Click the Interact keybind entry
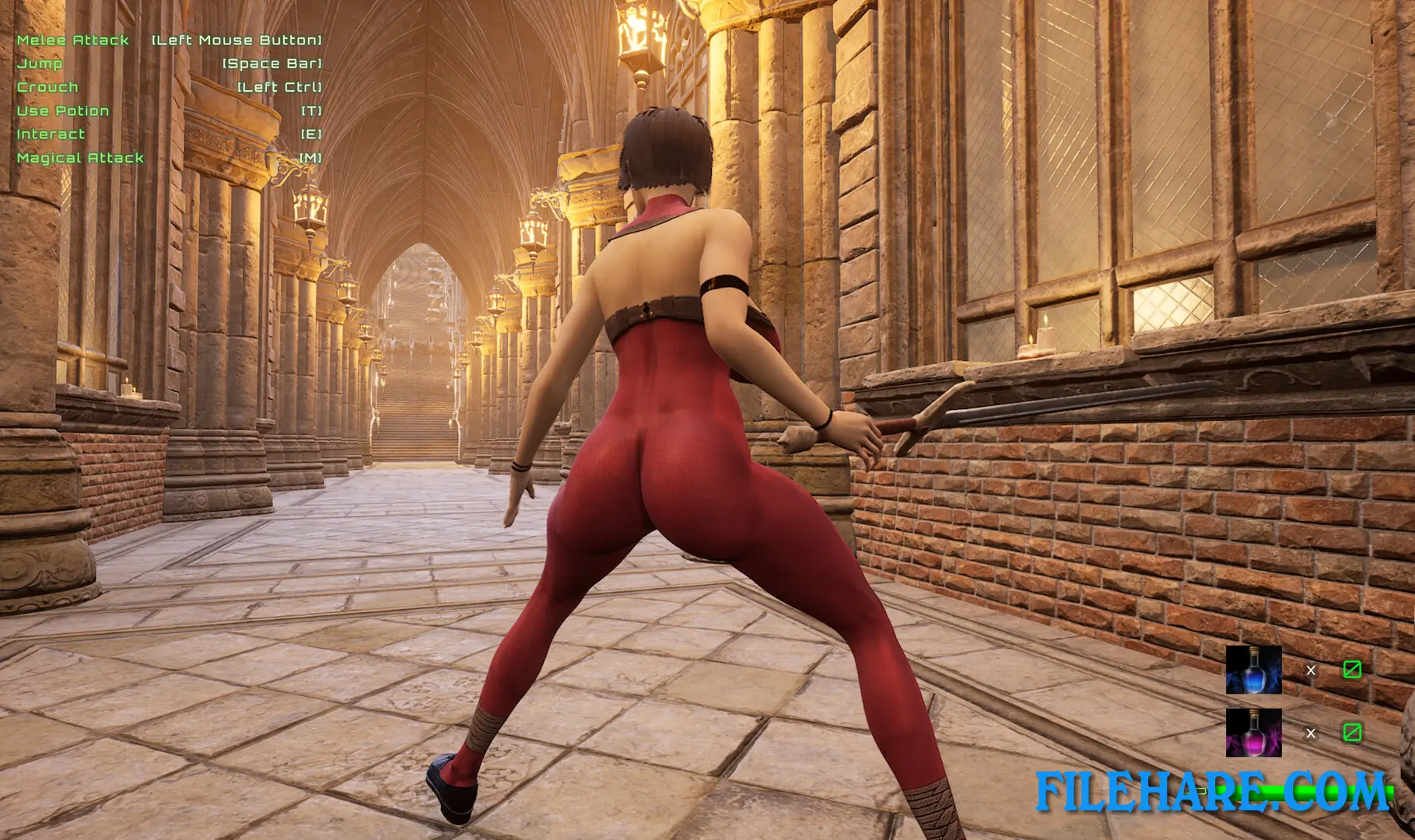The height and width of the screenshot is (840, 1415). (x=50, y=134)
